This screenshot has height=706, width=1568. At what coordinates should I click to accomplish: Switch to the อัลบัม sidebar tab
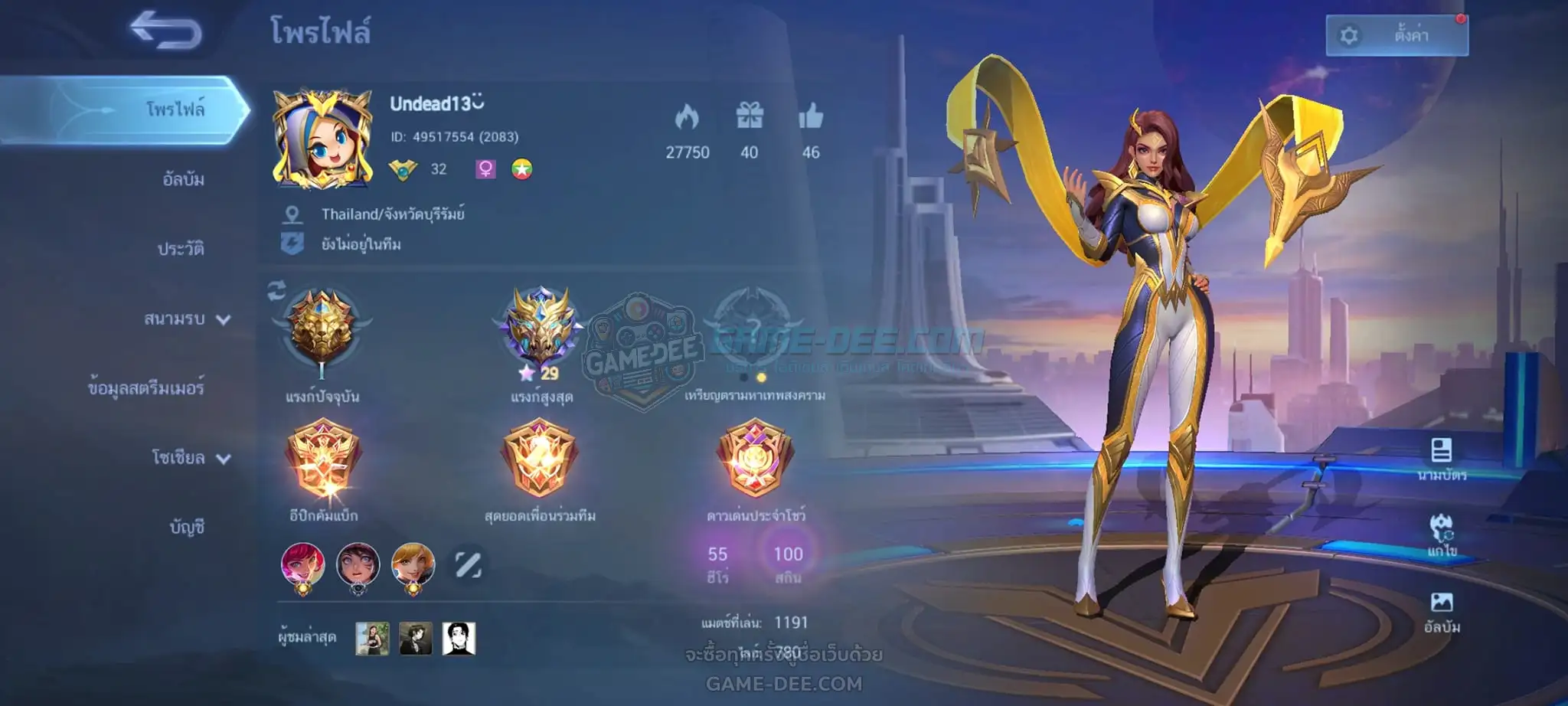point(183,179)
